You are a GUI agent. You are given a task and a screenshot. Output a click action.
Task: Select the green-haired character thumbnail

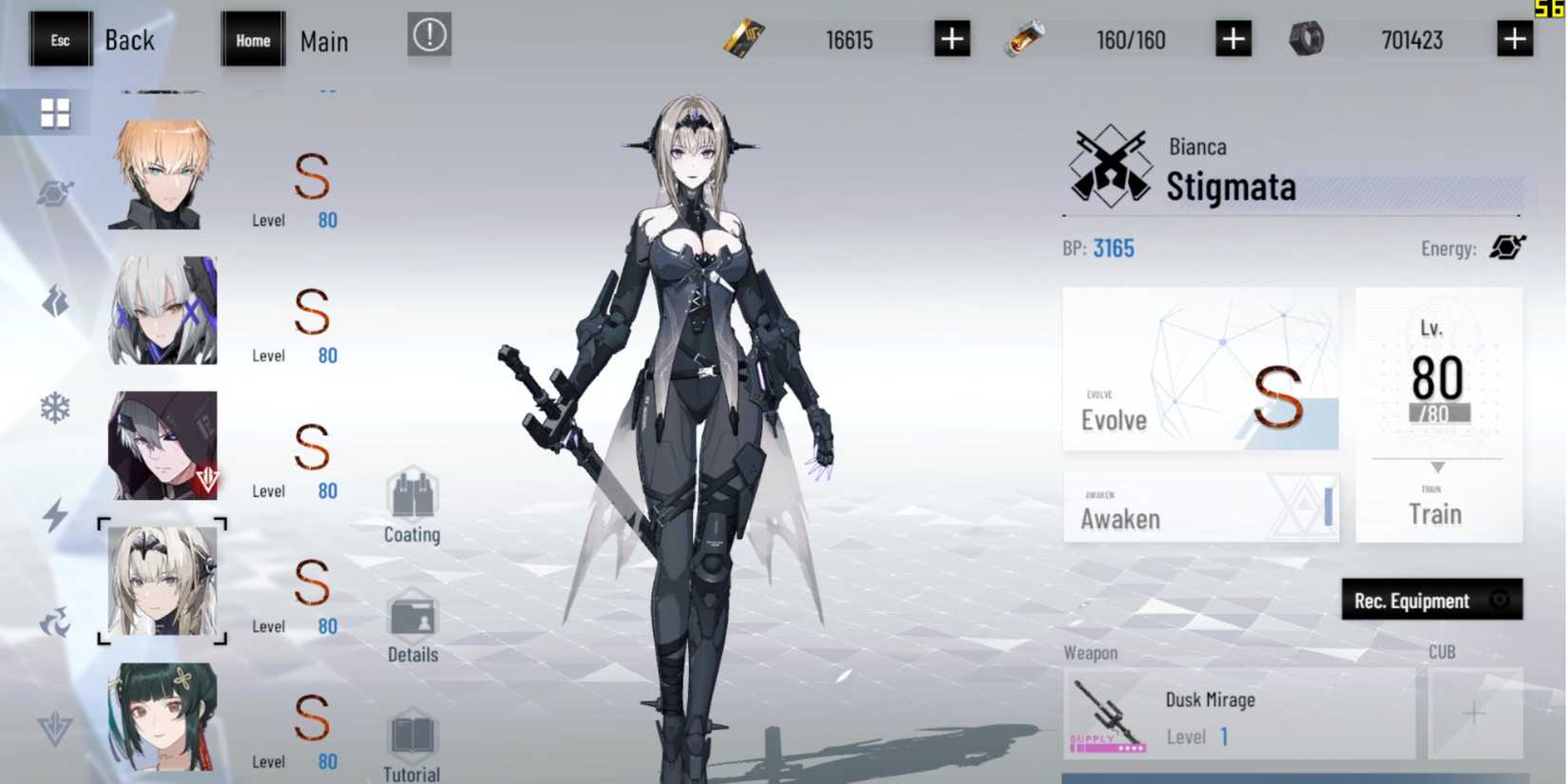163,716
